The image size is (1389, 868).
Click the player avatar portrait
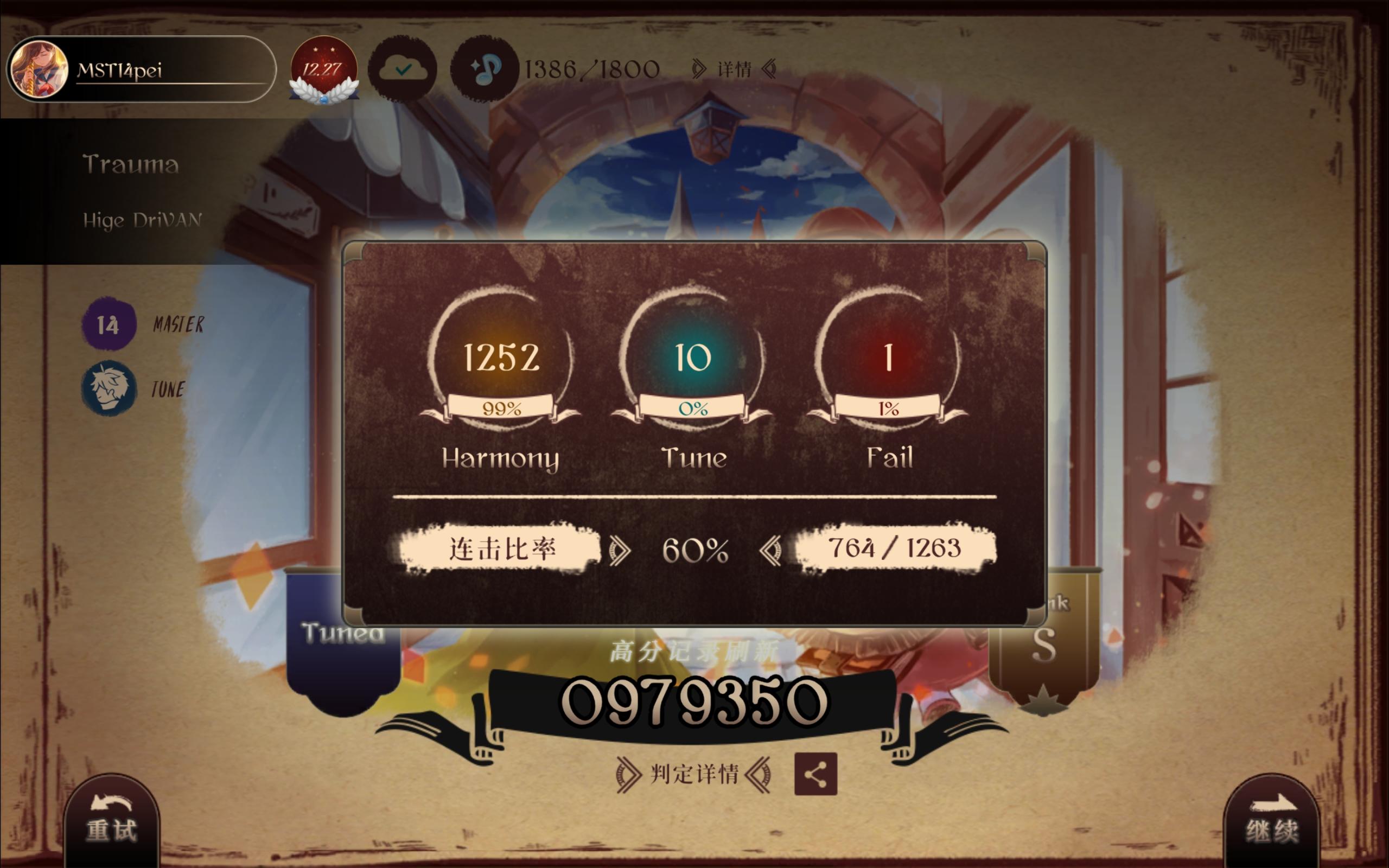point(39,67)
